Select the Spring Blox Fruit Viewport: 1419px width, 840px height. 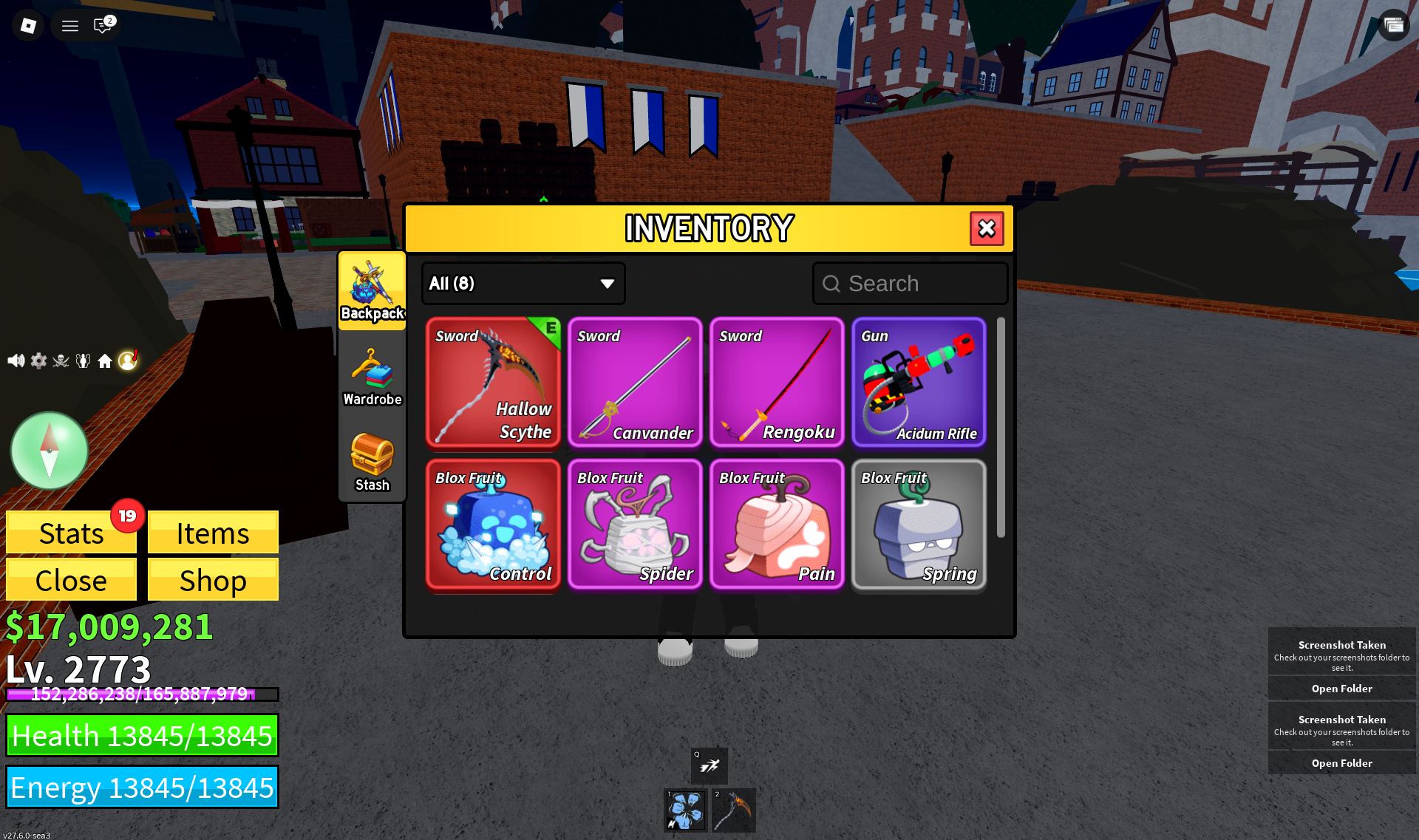919,525
